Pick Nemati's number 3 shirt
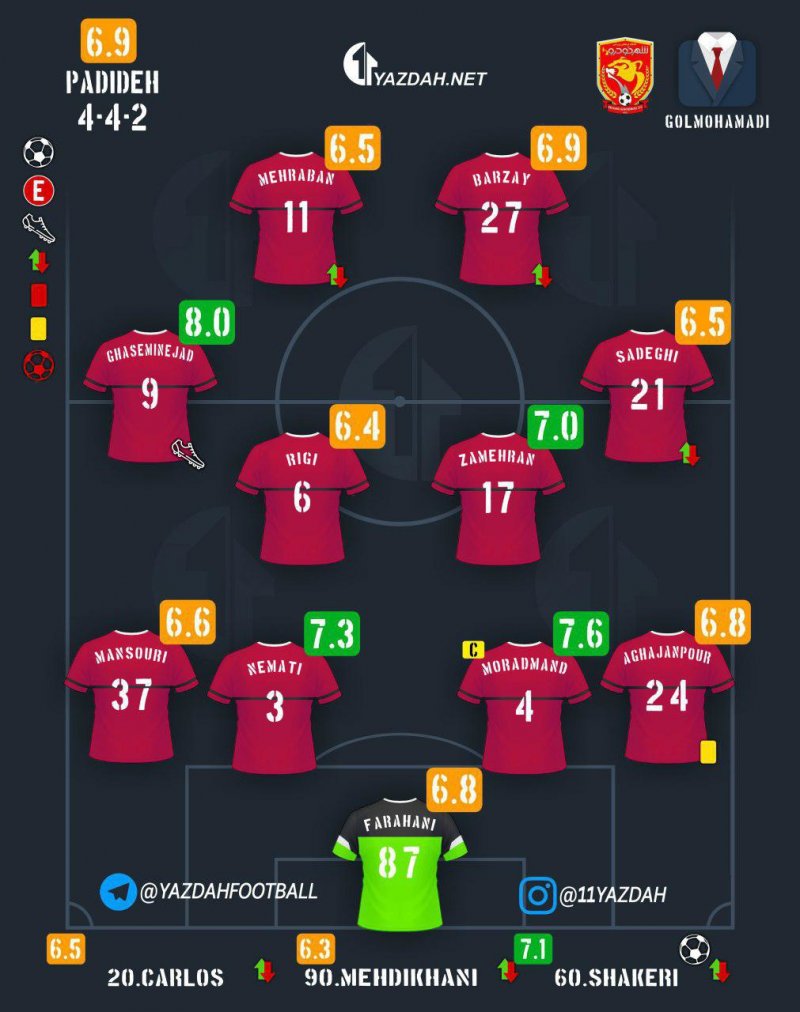The width and height of the screenshot is (800, 1012). [274, 707]
